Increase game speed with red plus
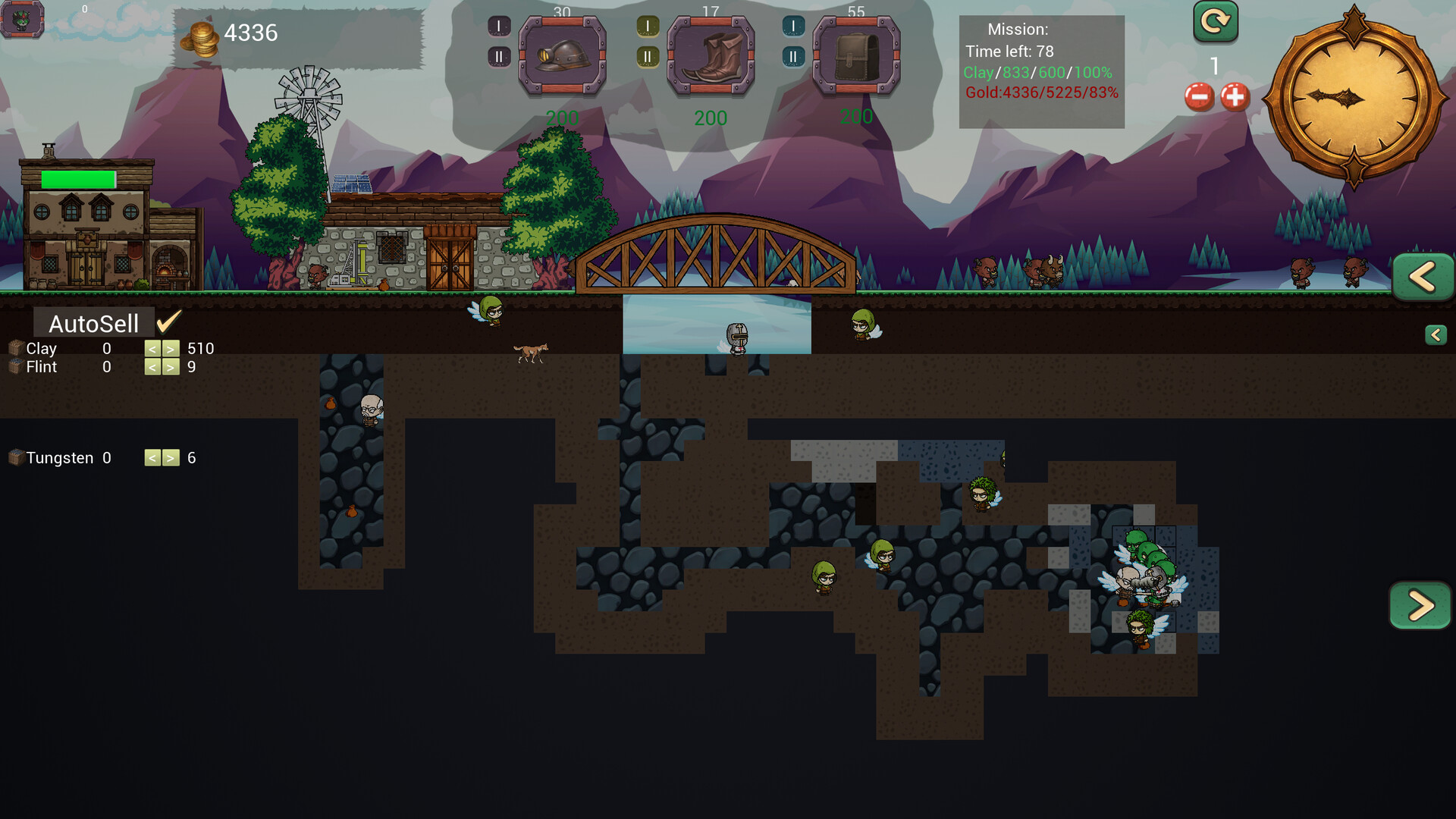1456x819 pixels. click(x=1235, y=97)
